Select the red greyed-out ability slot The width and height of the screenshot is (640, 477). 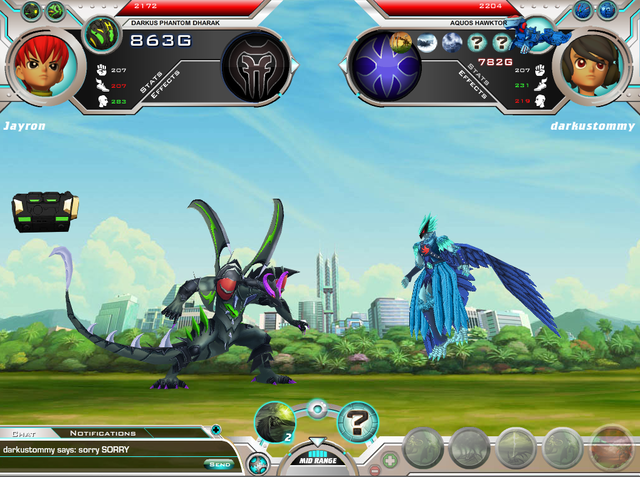pos(610,449)
